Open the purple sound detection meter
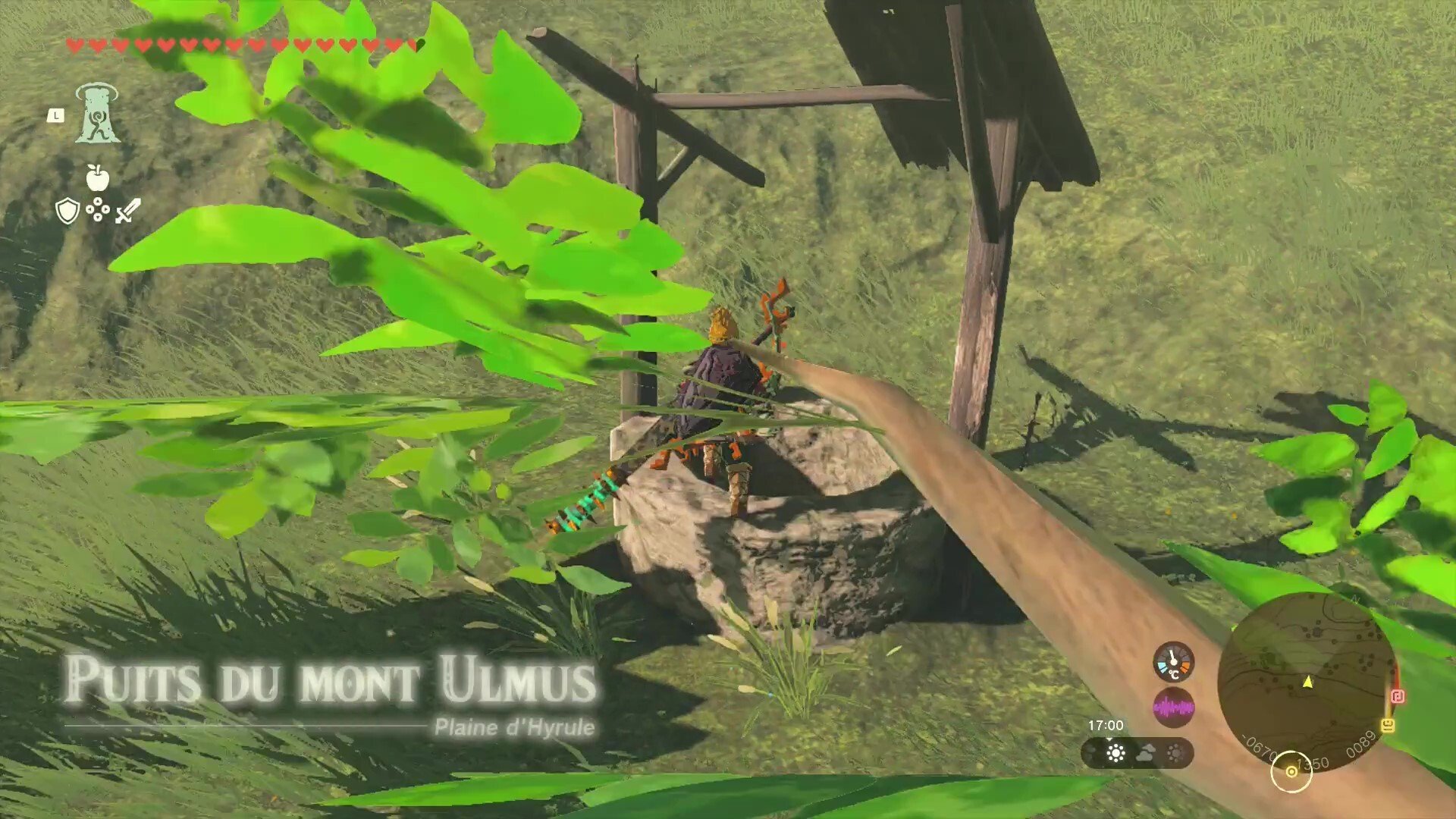The height and width of the screenshot is (819, 1456). (x=1174, y=707)
